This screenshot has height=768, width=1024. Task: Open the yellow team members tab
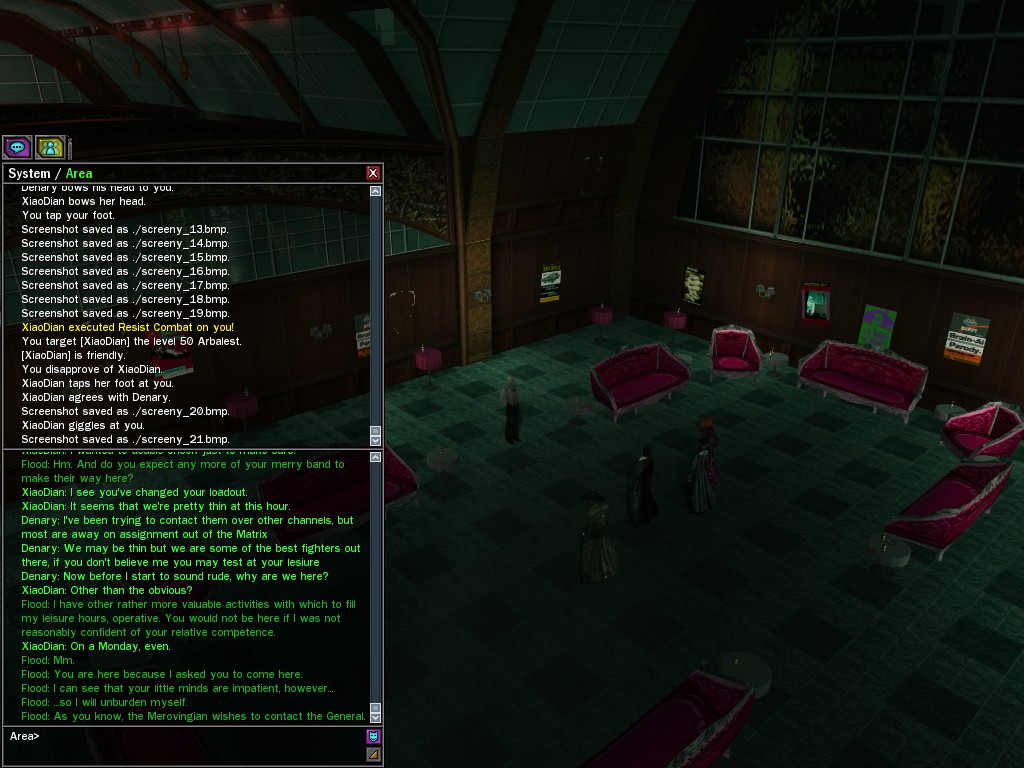pos(50,147)
